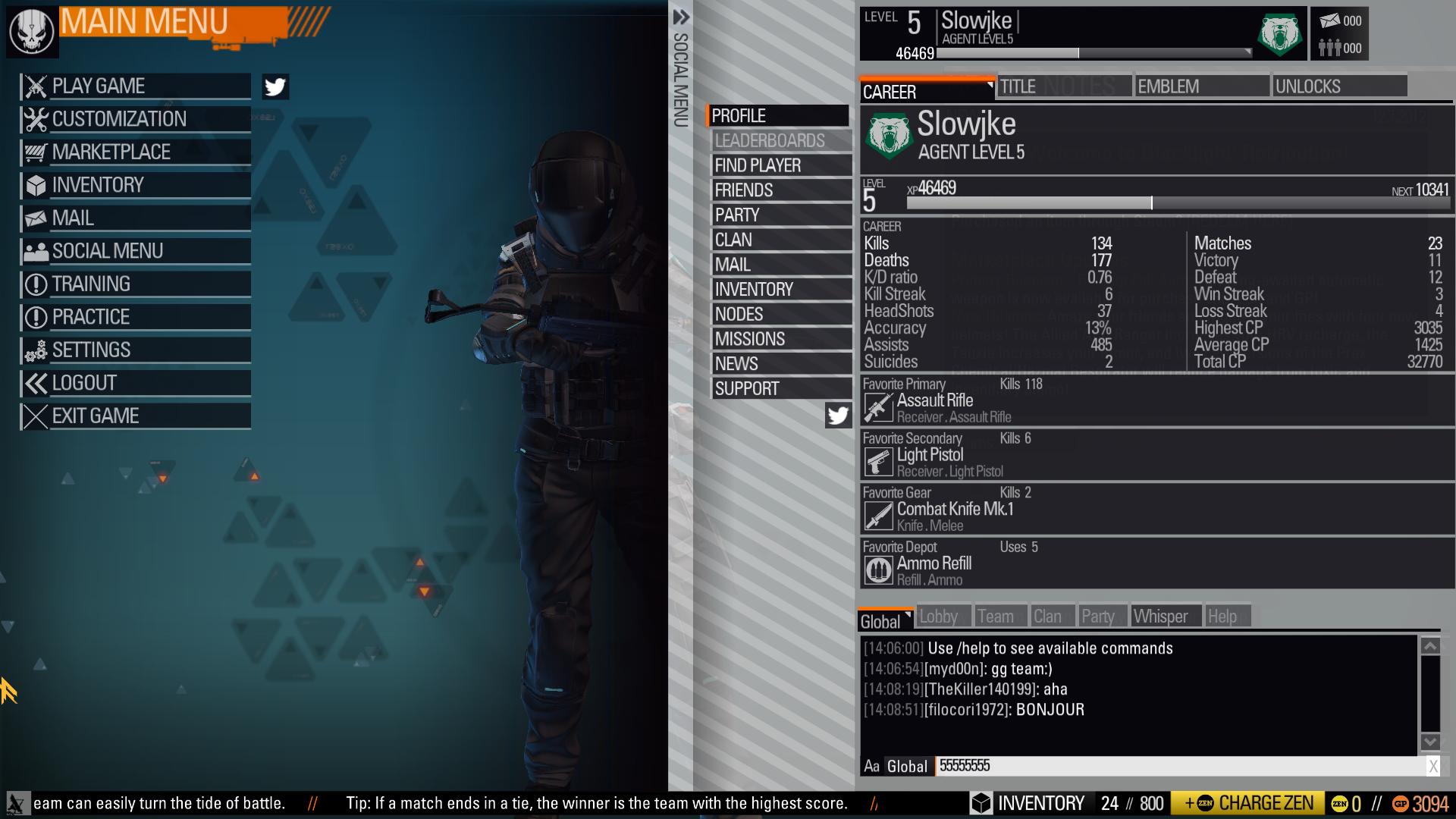Click the Charge Zen button
Image resolution: width=1456 pixels, height=819 pixels.
tap(1247, 803)
